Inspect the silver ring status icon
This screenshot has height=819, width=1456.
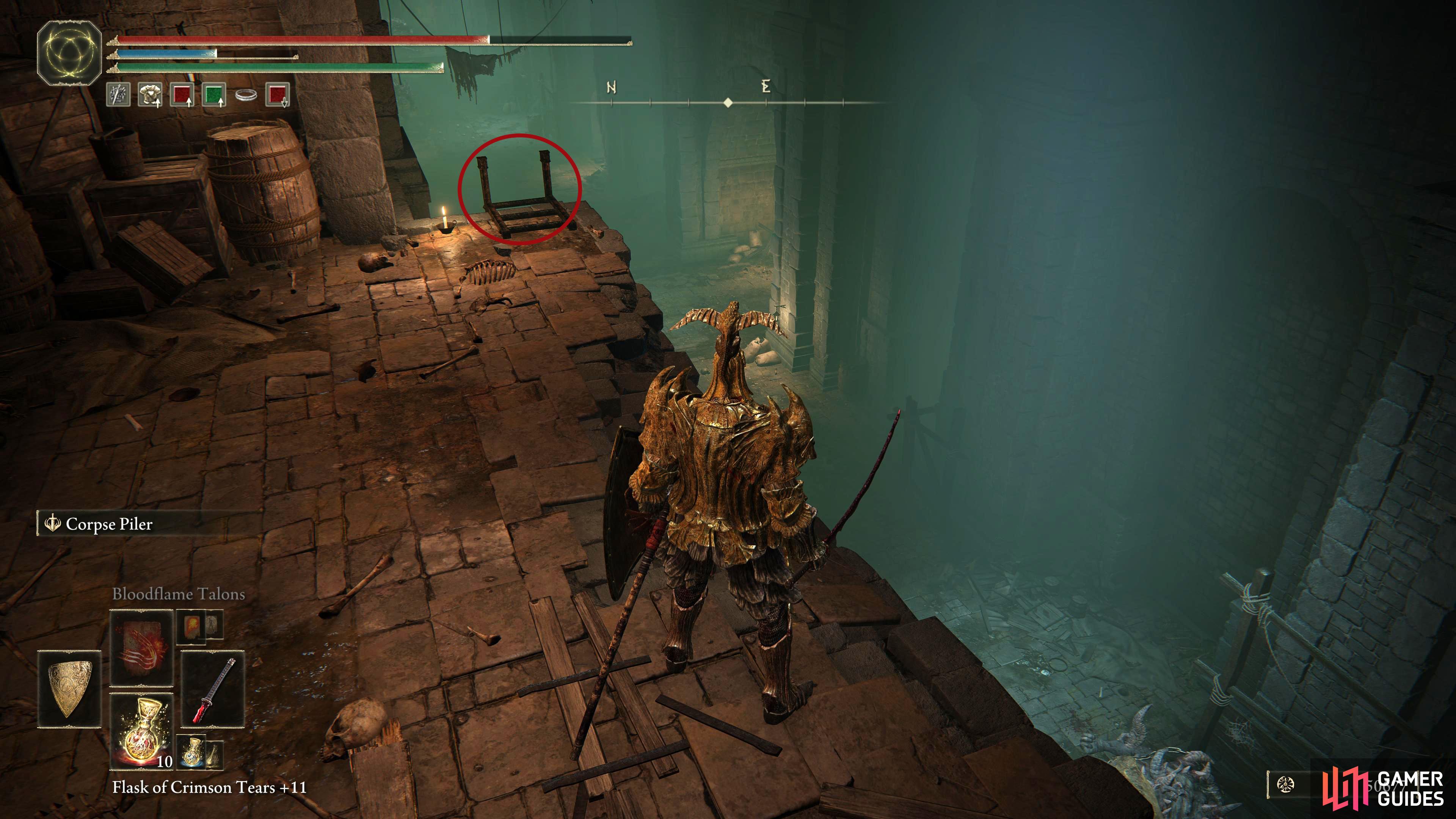pyautogui.click(x=246, y=95)
